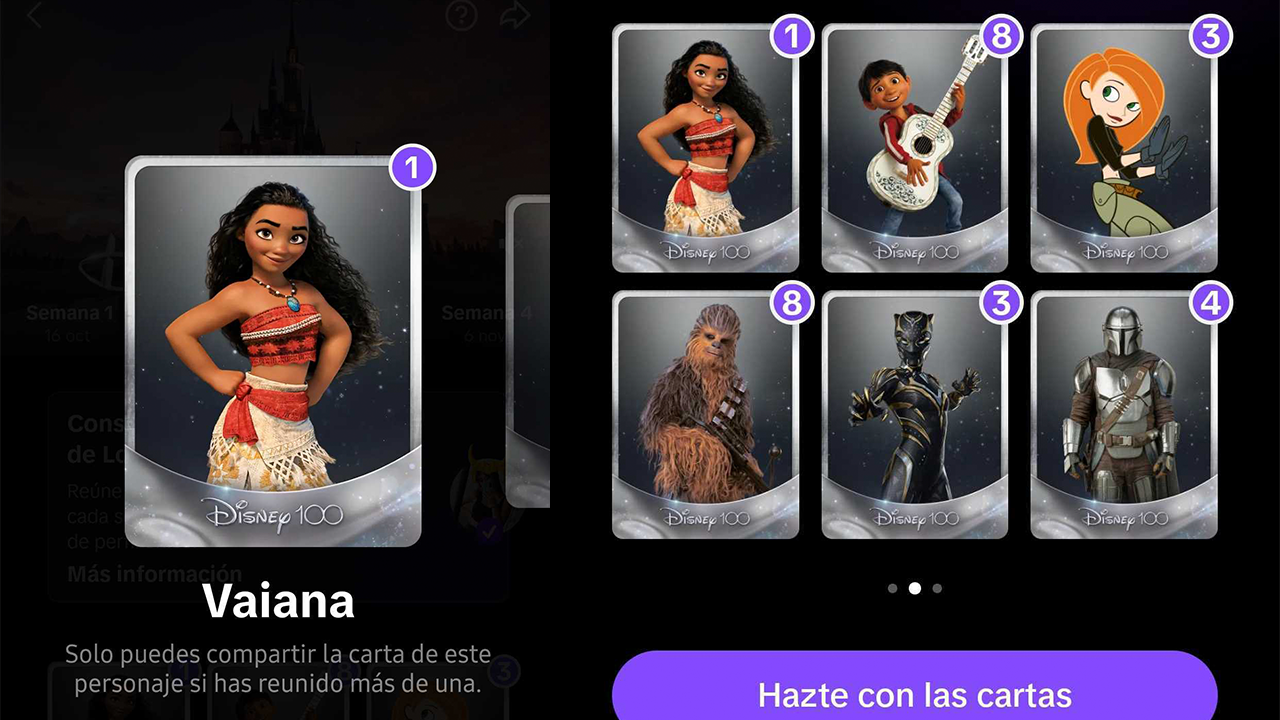Open the question mark help icon
The image size is (1280, 720).
tap(460, 15)
